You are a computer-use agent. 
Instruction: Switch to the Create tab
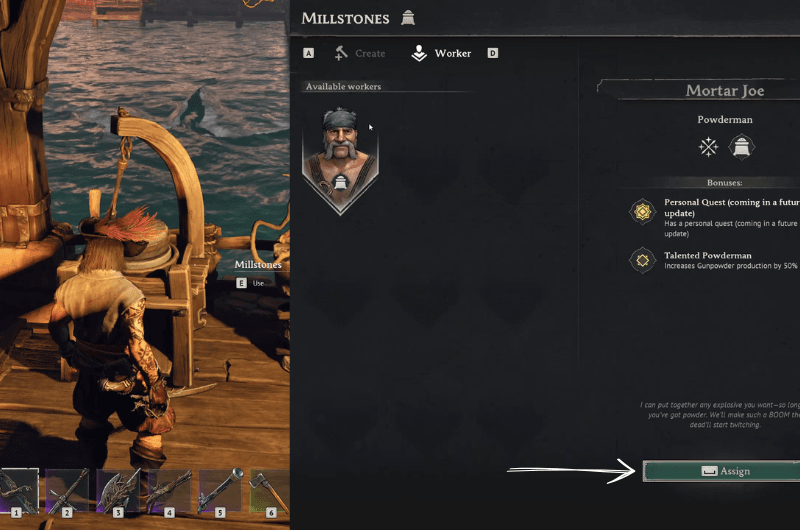click(x=358, y=53)
